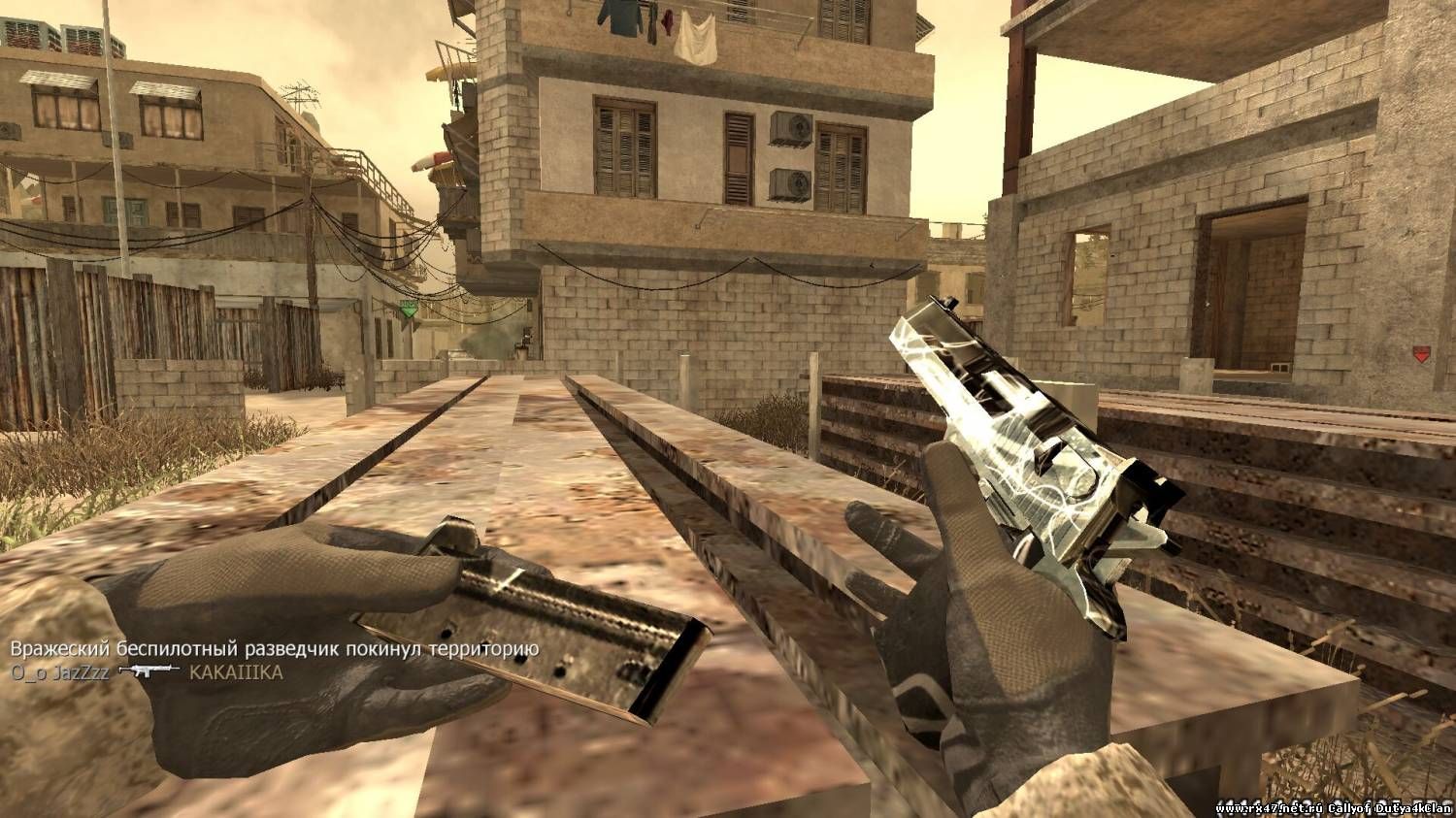Click the green objective marker icon
Screen dimensions: 1456x818
pos(409,310)
